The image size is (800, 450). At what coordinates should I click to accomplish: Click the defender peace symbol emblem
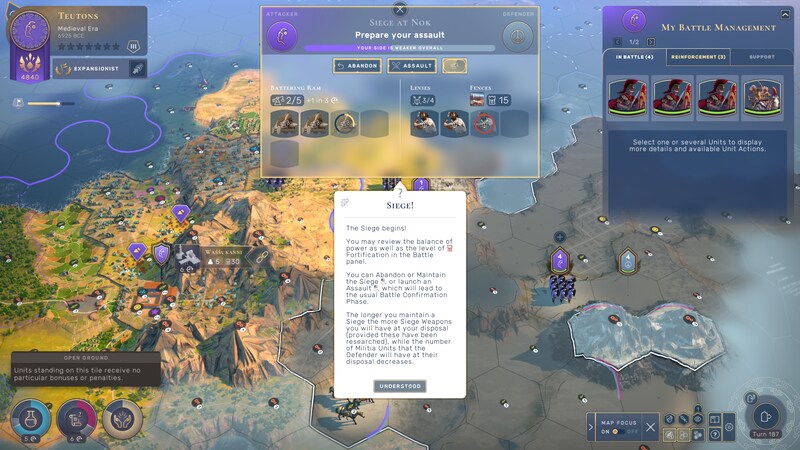pyautogui.click(x=517, y=36)
